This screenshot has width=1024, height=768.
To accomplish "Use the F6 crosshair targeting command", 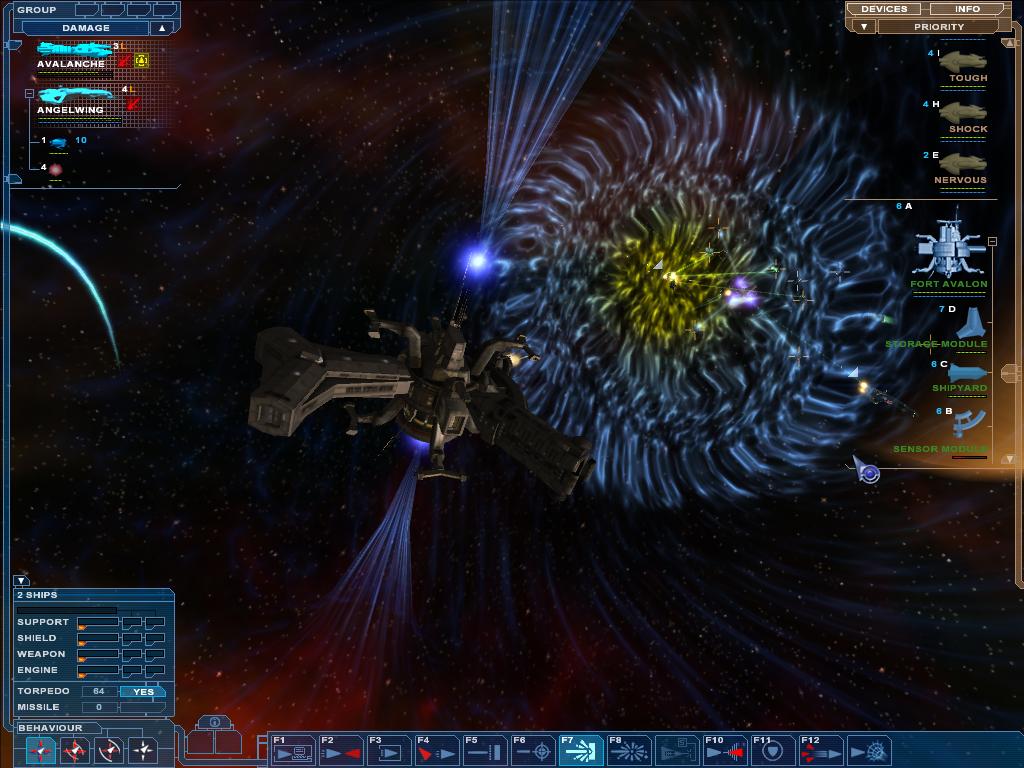I will 532,750.
